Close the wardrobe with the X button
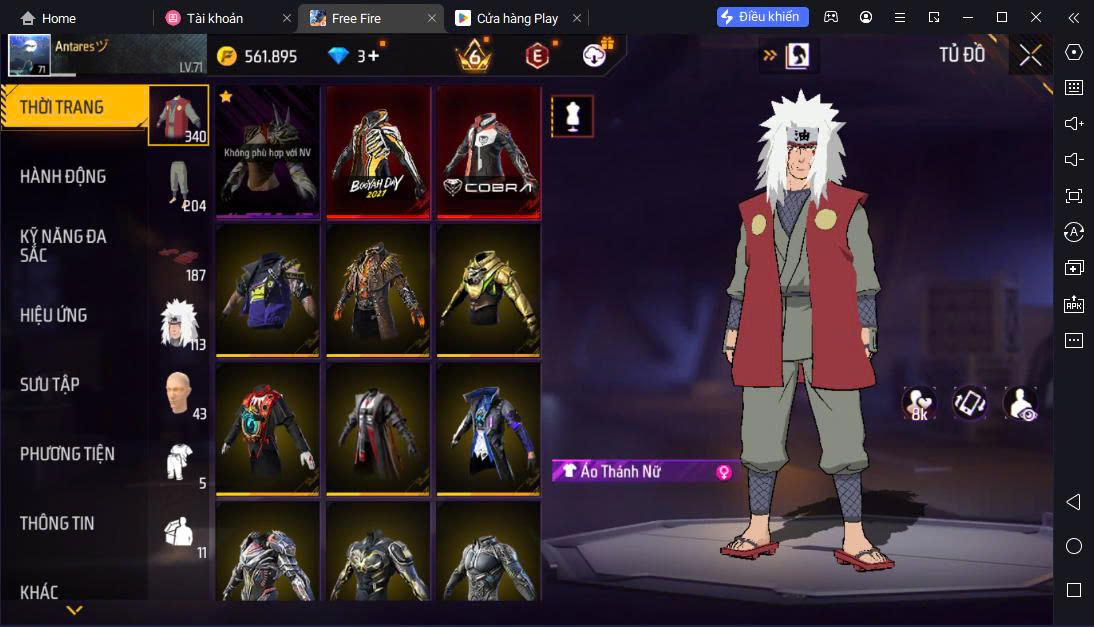The image size is (1094, 627). 1030,56
